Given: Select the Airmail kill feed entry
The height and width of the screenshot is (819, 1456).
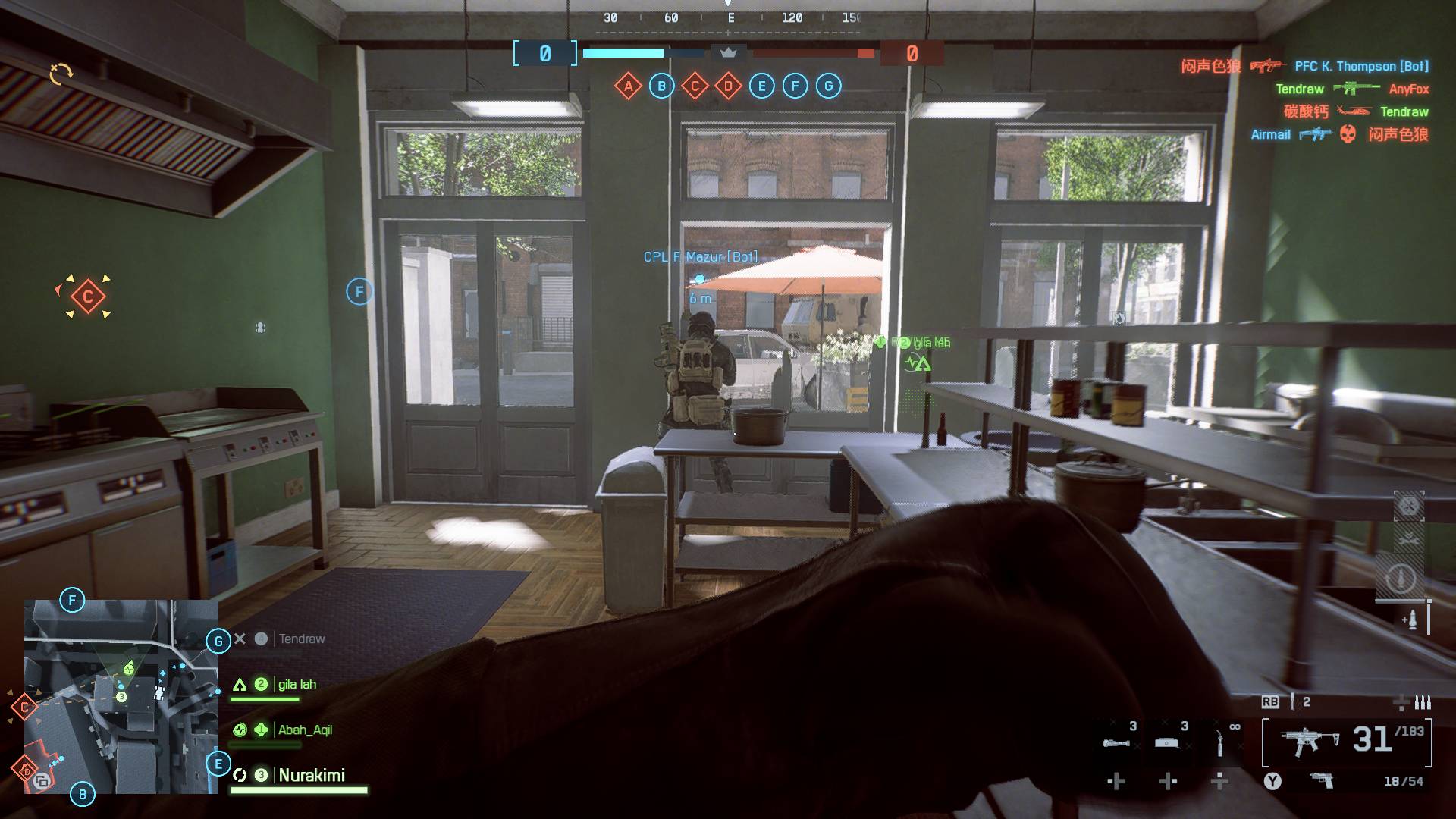Looking at the screenshot, I should tap(1270, 135).
